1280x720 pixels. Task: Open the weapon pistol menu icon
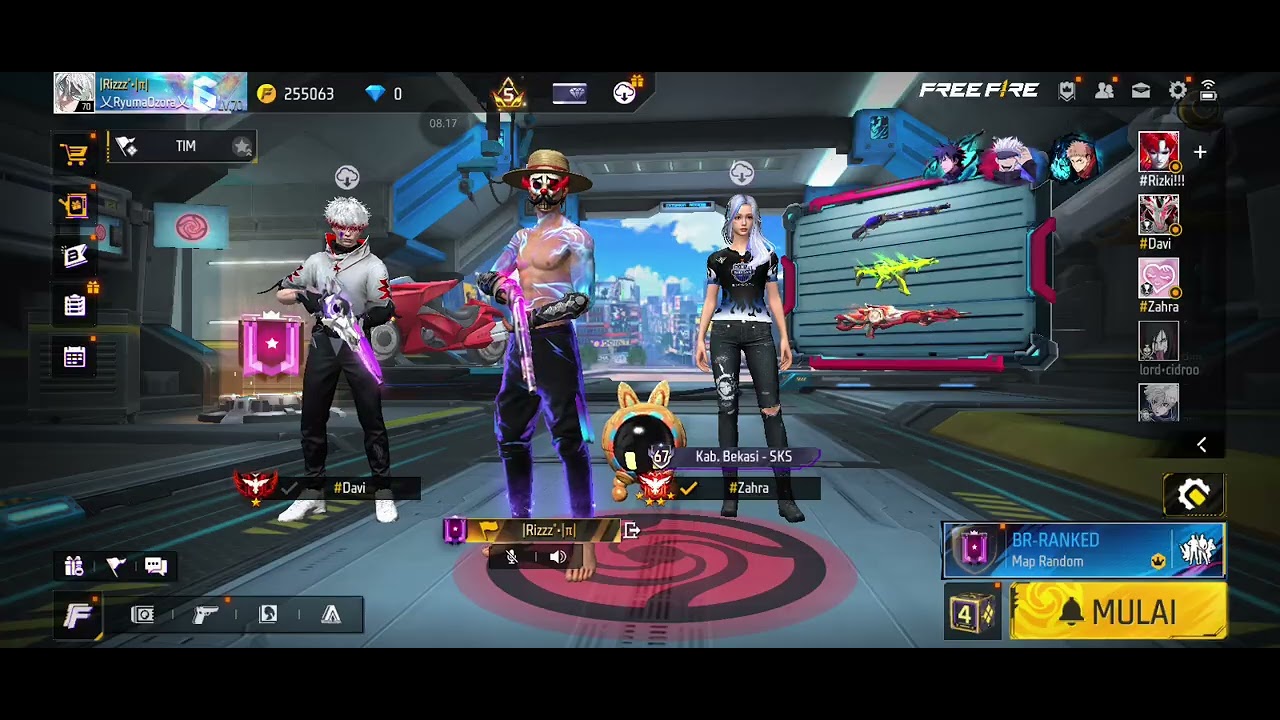pyautogui.click(x=205, y=614)
